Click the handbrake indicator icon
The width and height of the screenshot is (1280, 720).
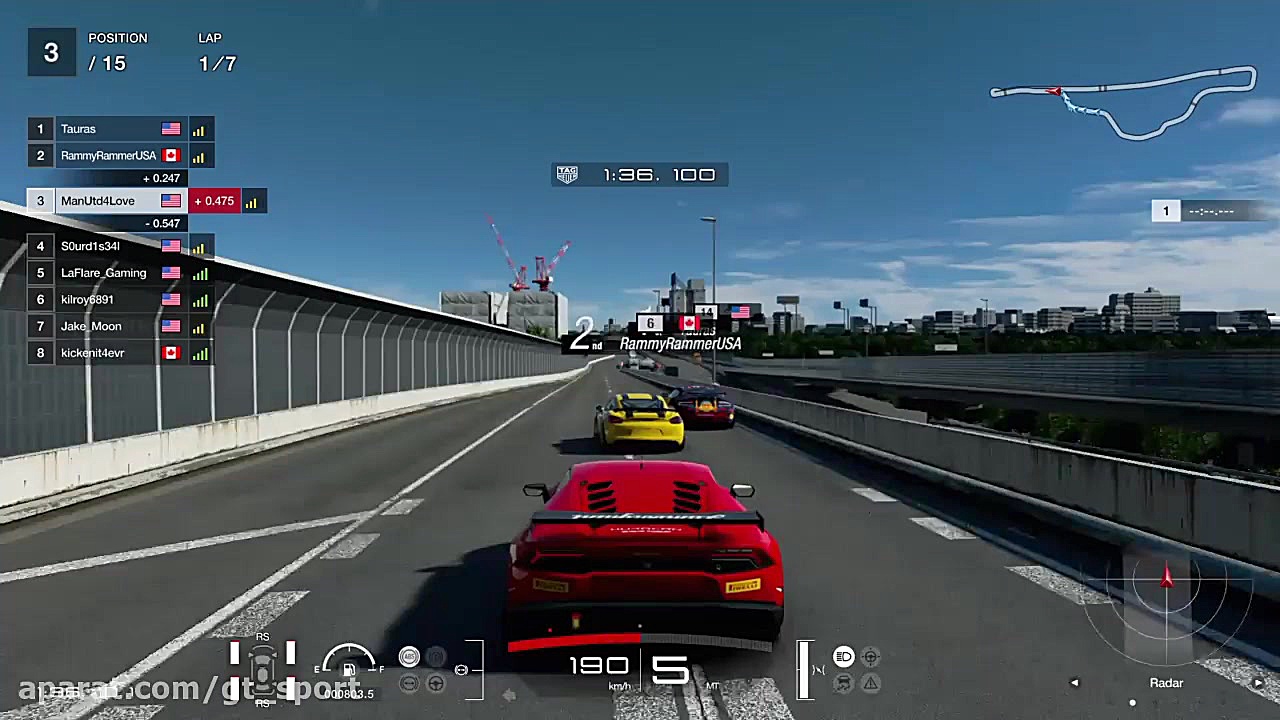coord(436,656)
